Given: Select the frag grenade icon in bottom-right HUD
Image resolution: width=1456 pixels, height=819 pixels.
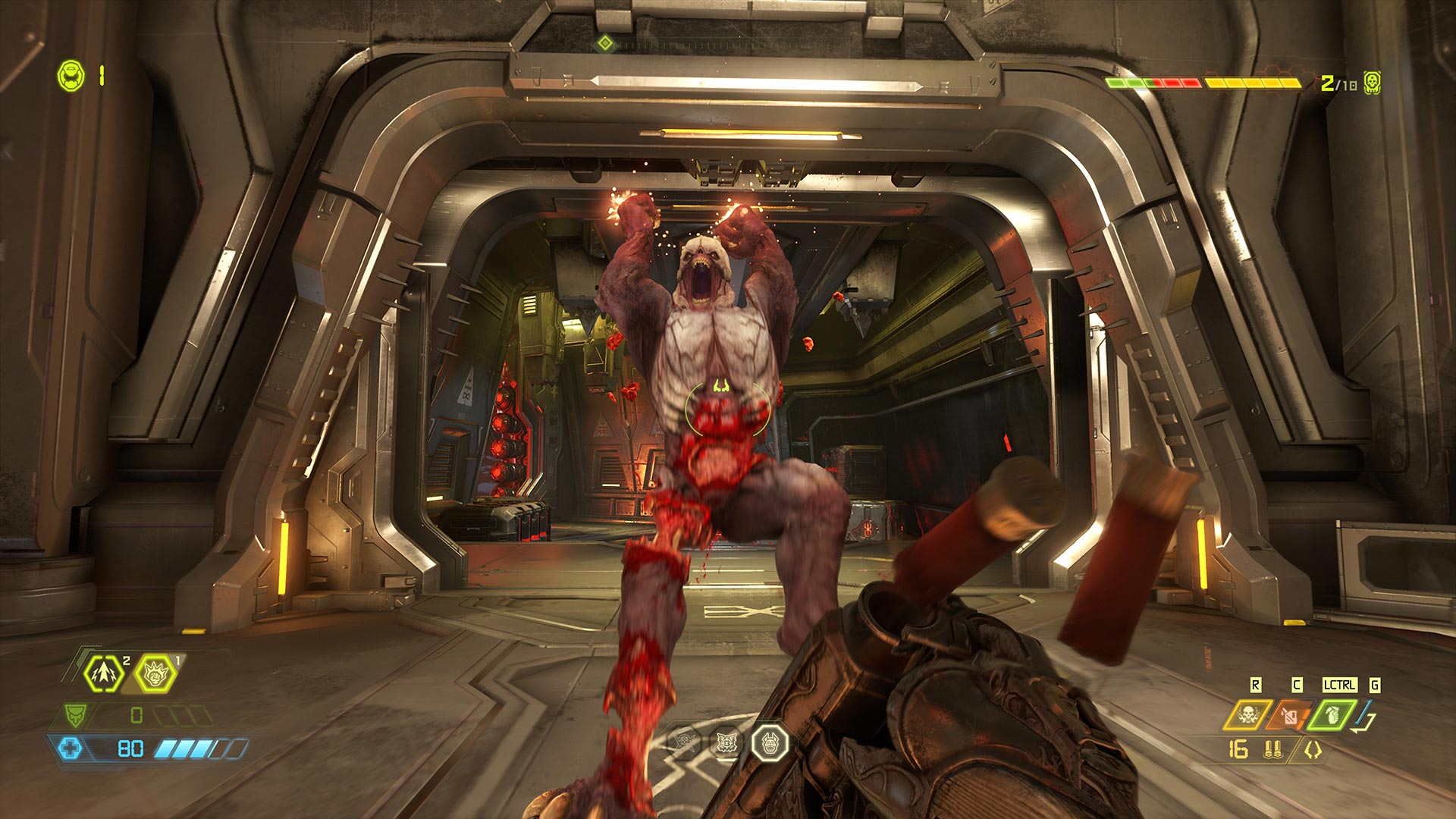Looking at the screenshot, I should tap(1333, 714).
